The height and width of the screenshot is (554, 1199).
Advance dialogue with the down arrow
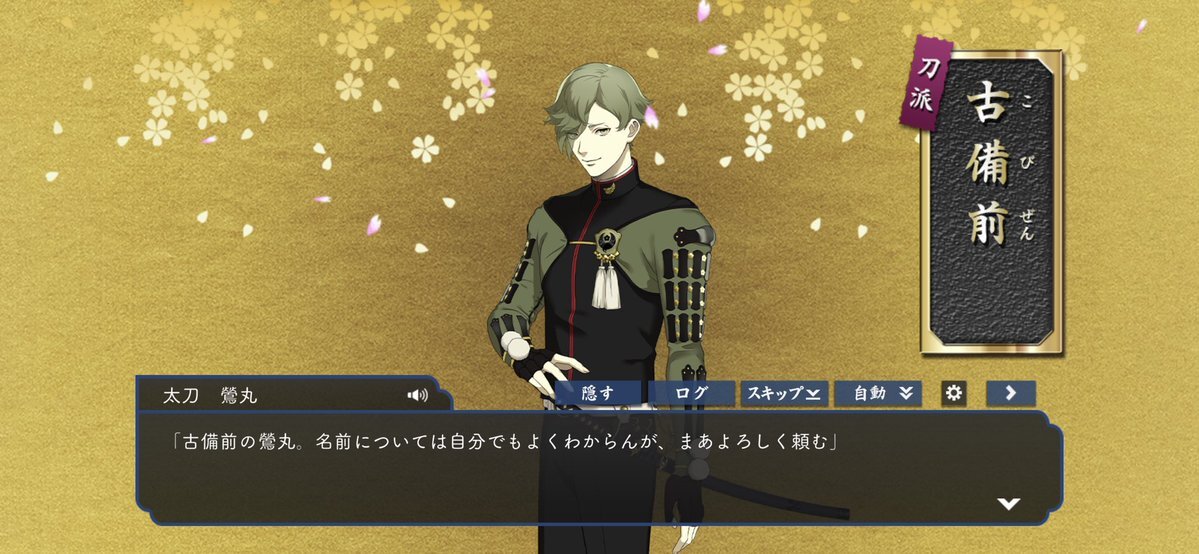(1008, 503)
